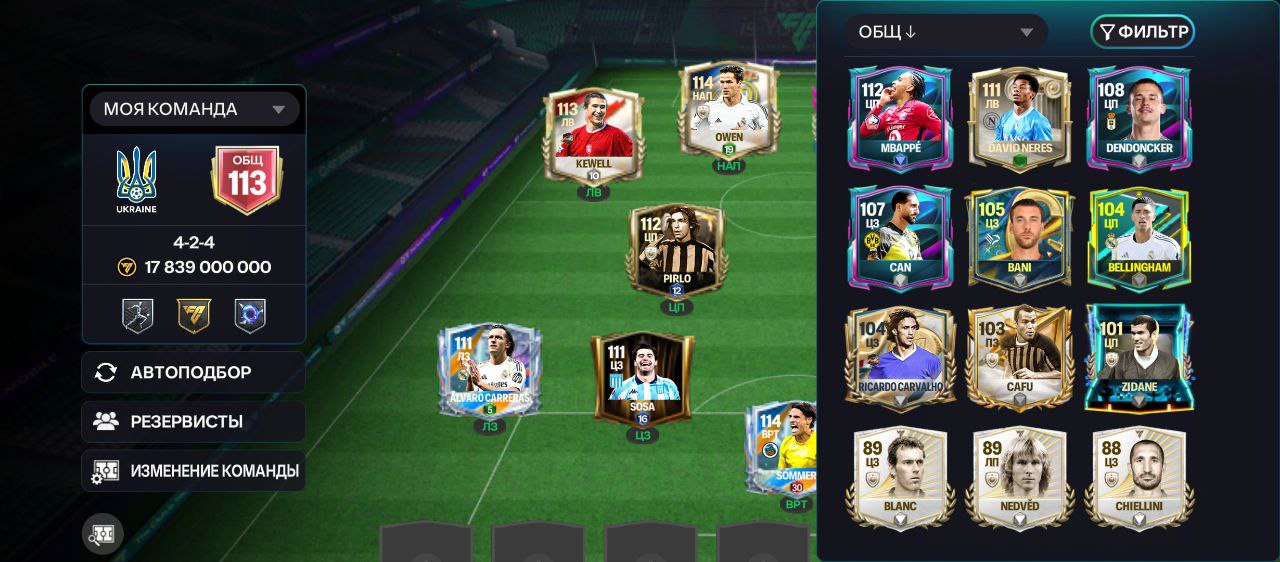The width and height of the screenshot is (1280, 562).
Task: Pick the Dendoncker 108 card
Action: click(x=1139, y=118)
